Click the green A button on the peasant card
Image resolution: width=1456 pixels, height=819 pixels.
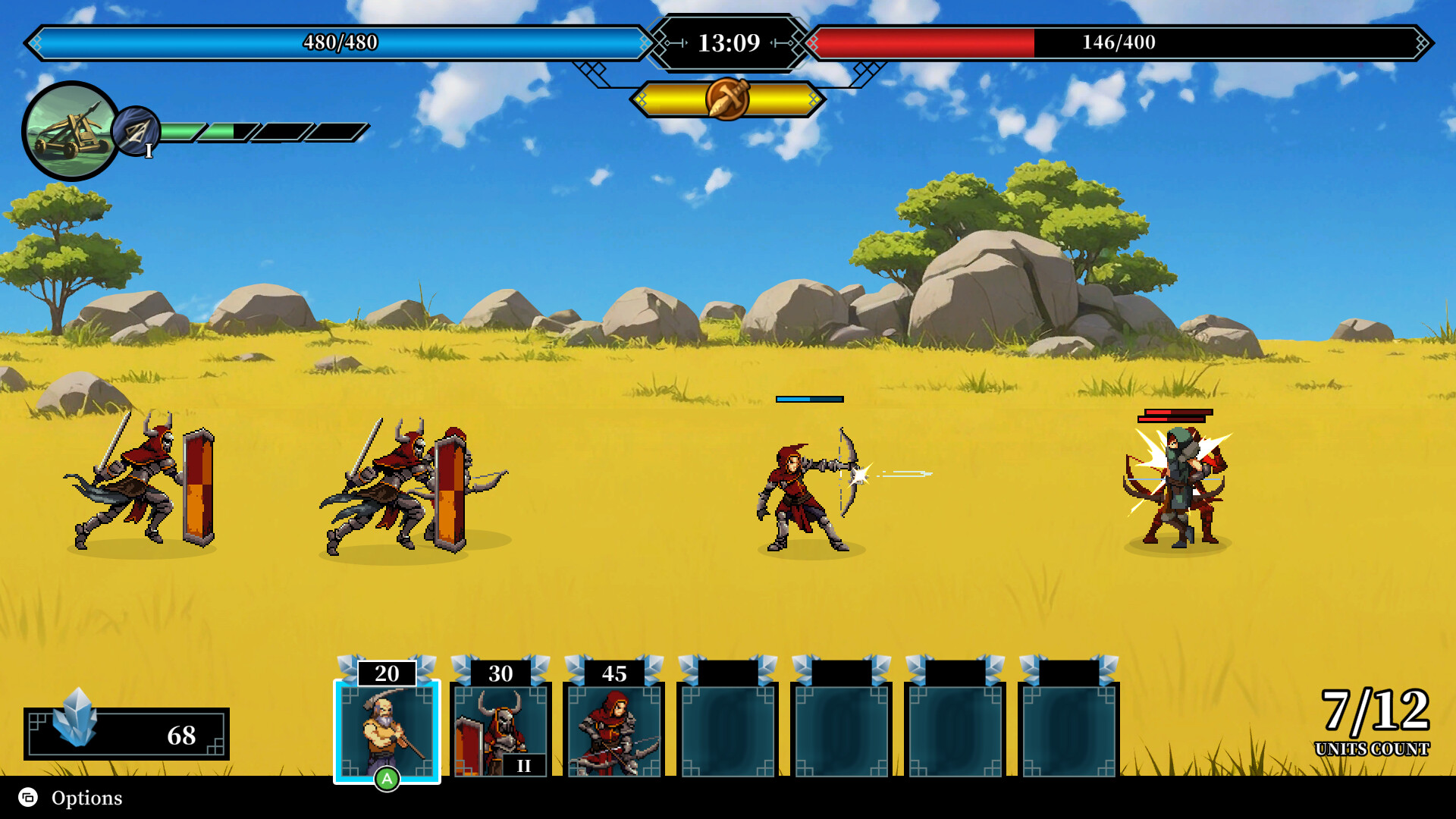pos(388,778)
